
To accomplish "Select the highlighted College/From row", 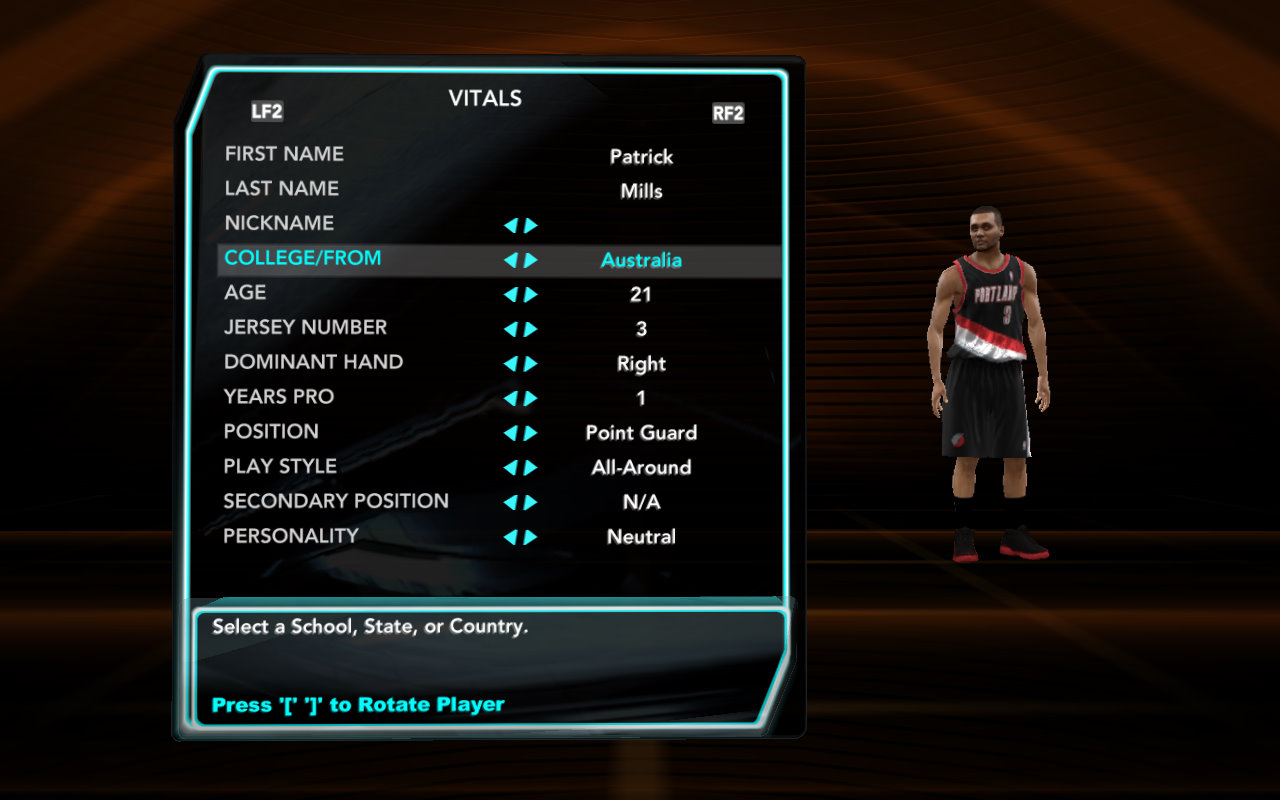I will (x=302, y=258).
